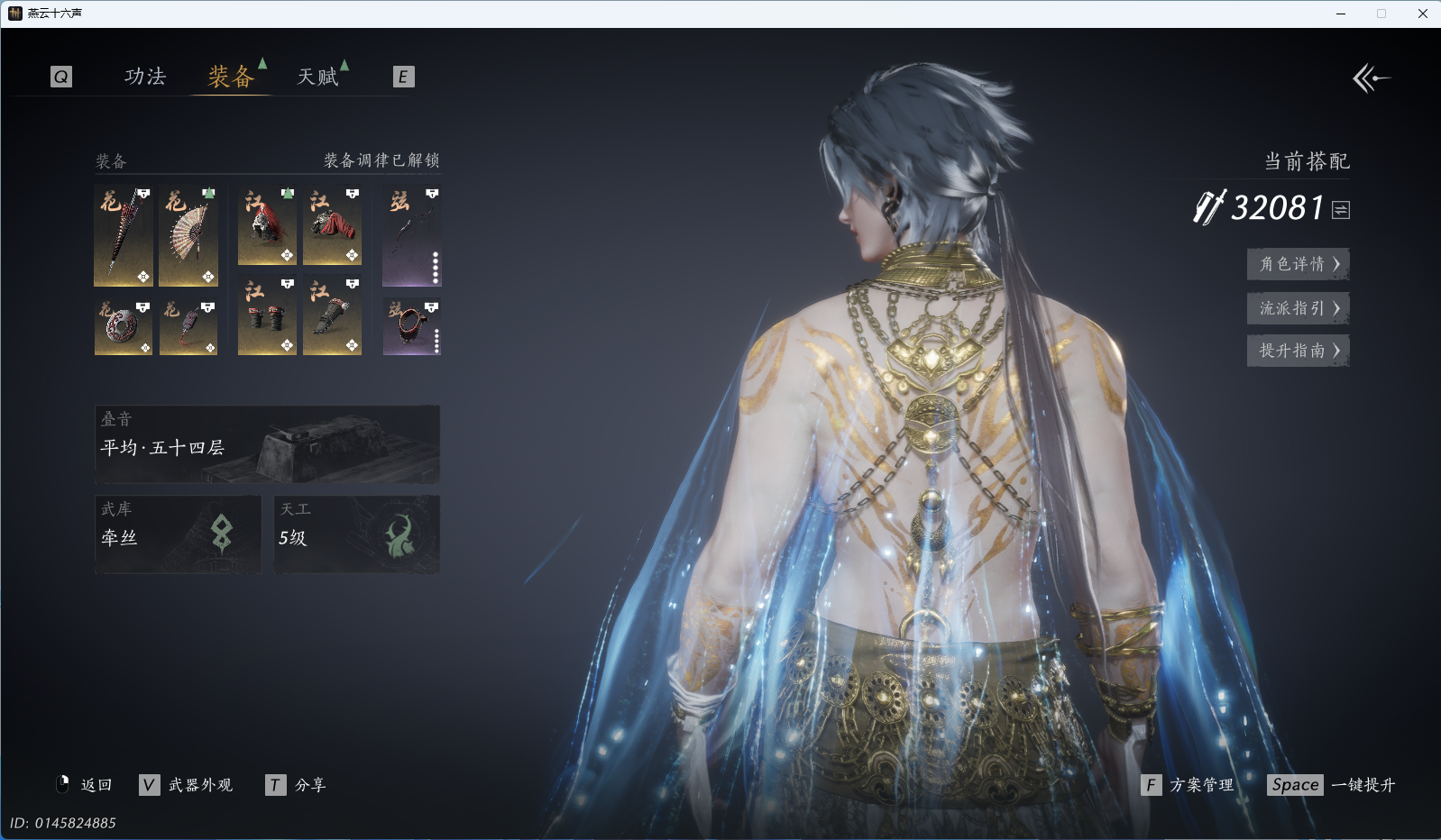Open the 天工 level 5 panel
This screenshot has width=1441, height=840.
(356, 534)
